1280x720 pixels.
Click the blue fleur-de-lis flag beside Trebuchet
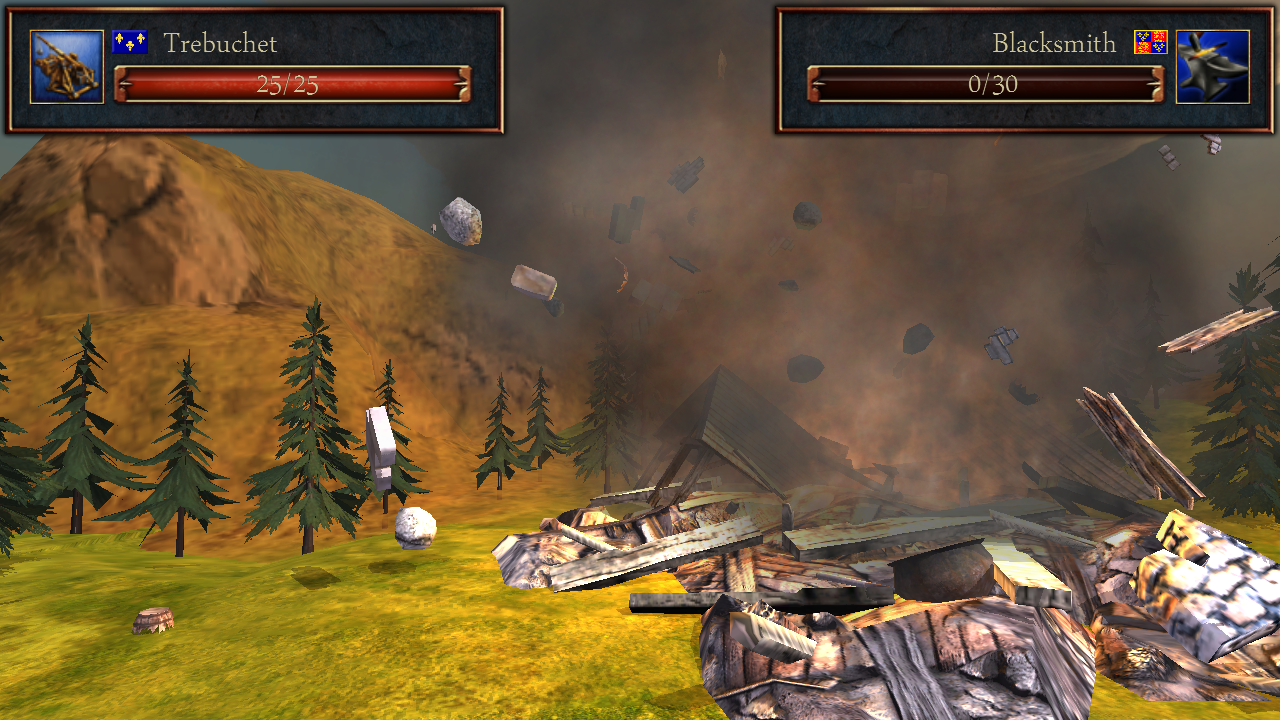(130, 42)
